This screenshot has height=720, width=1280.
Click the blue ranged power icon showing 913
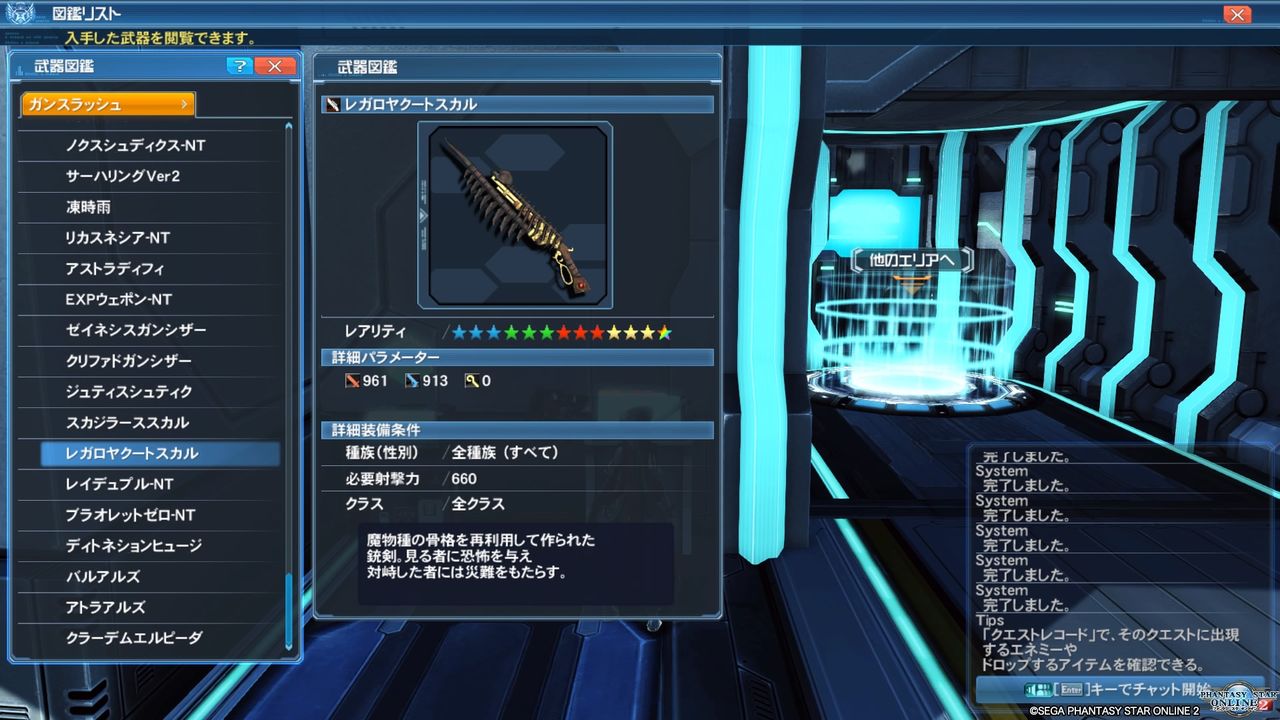tap(413, 380)
